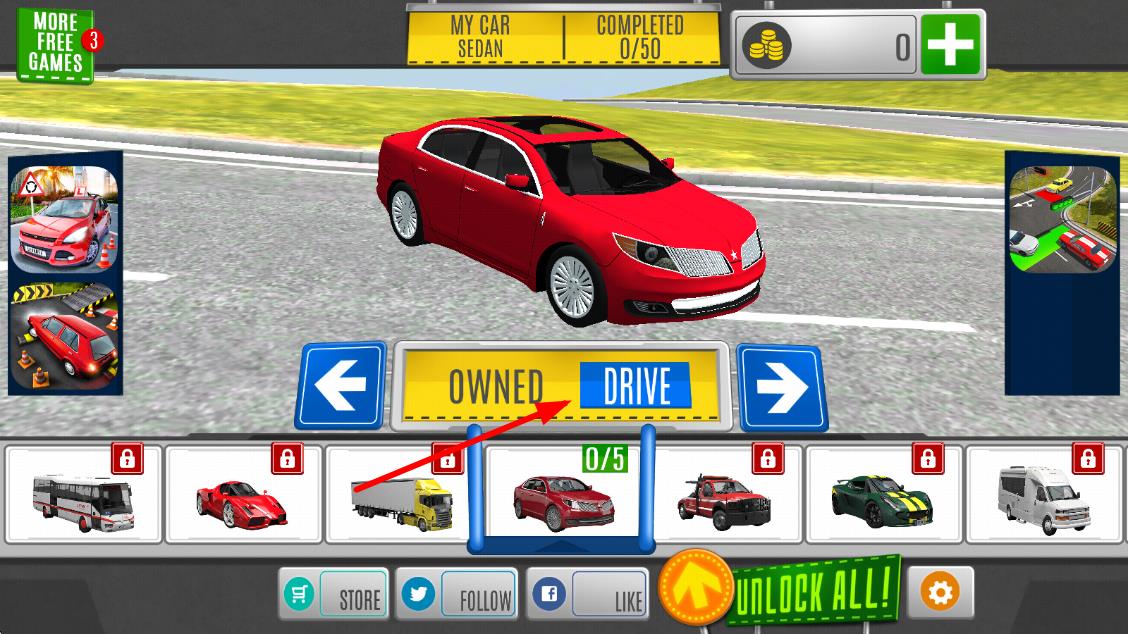Go to previous car with left arrow

(x=341, y=385)
